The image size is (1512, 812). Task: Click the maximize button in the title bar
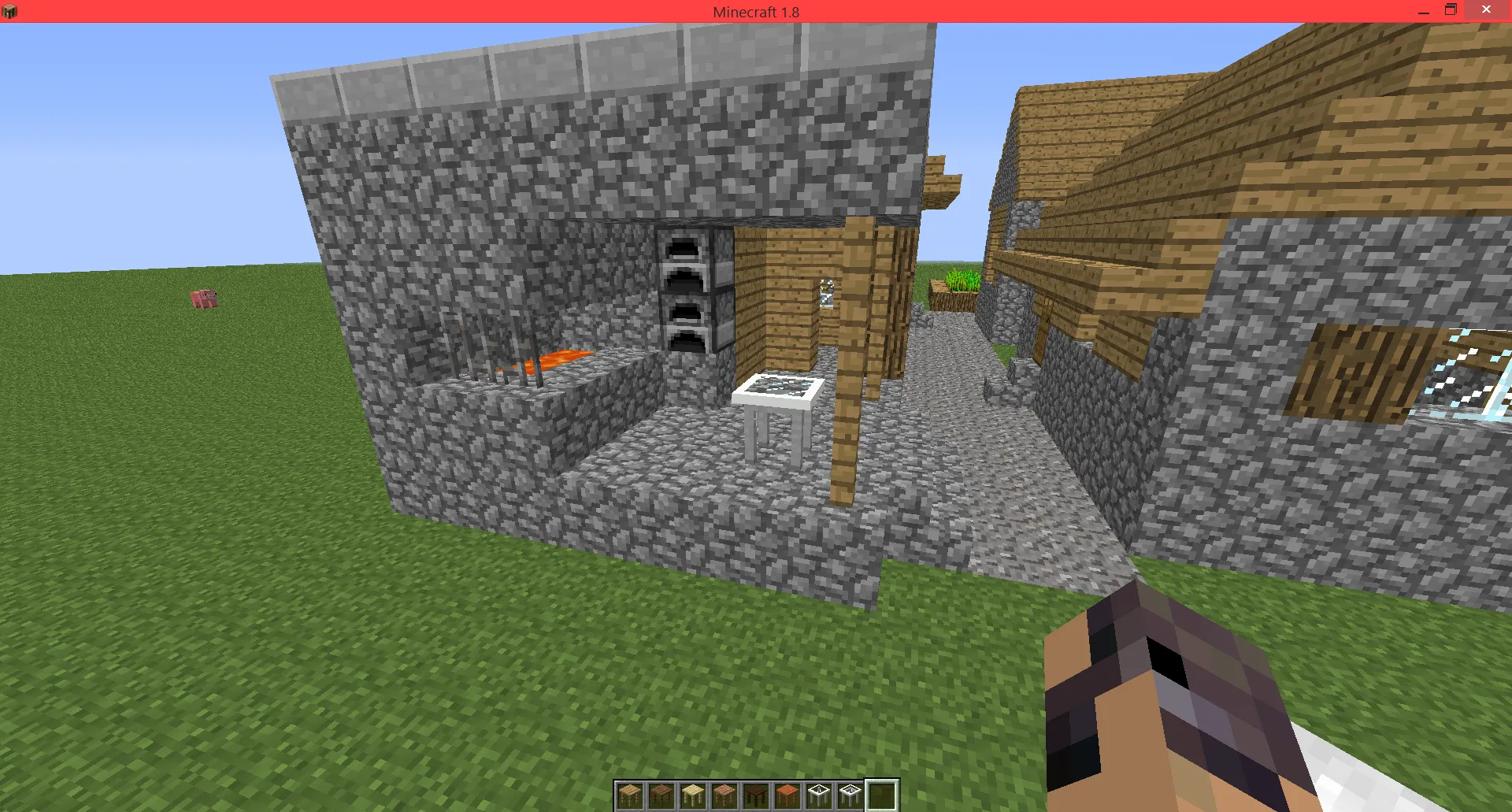click(1450, 11)
